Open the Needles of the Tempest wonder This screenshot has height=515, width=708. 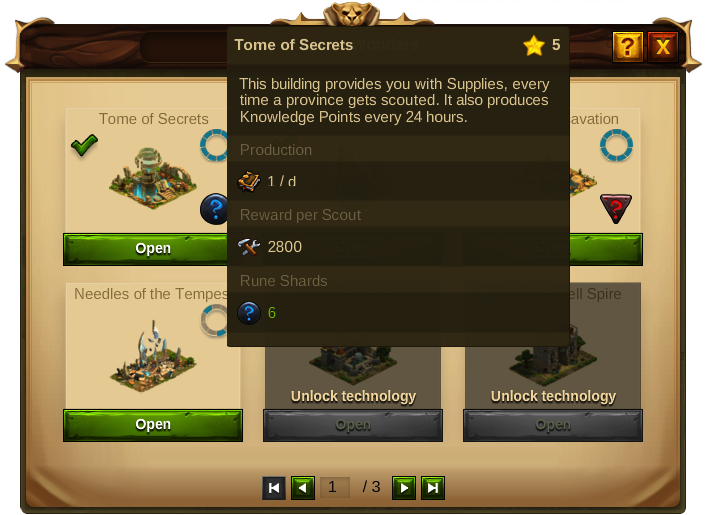[x=153, y=425]
